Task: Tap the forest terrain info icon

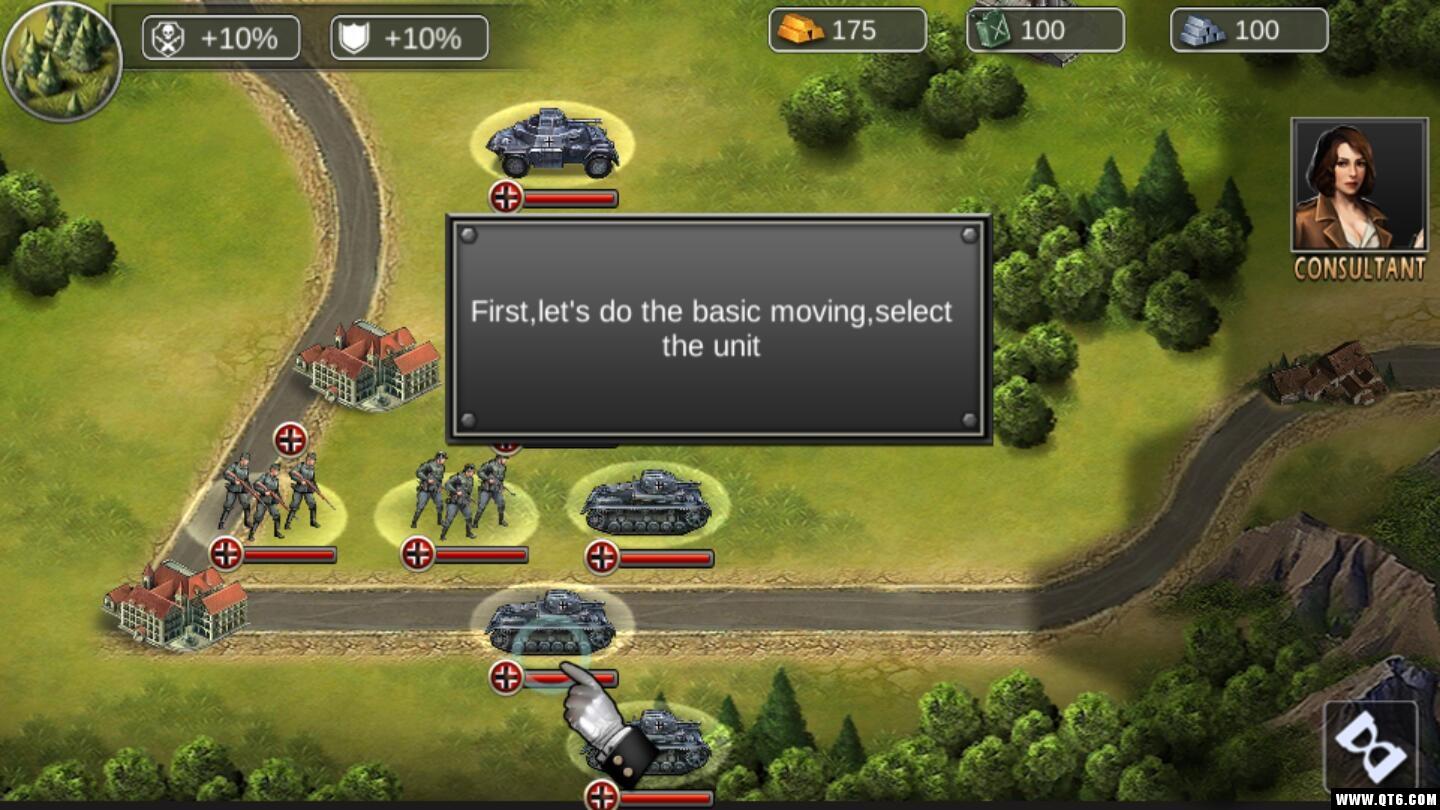Action: click(61, 61)
